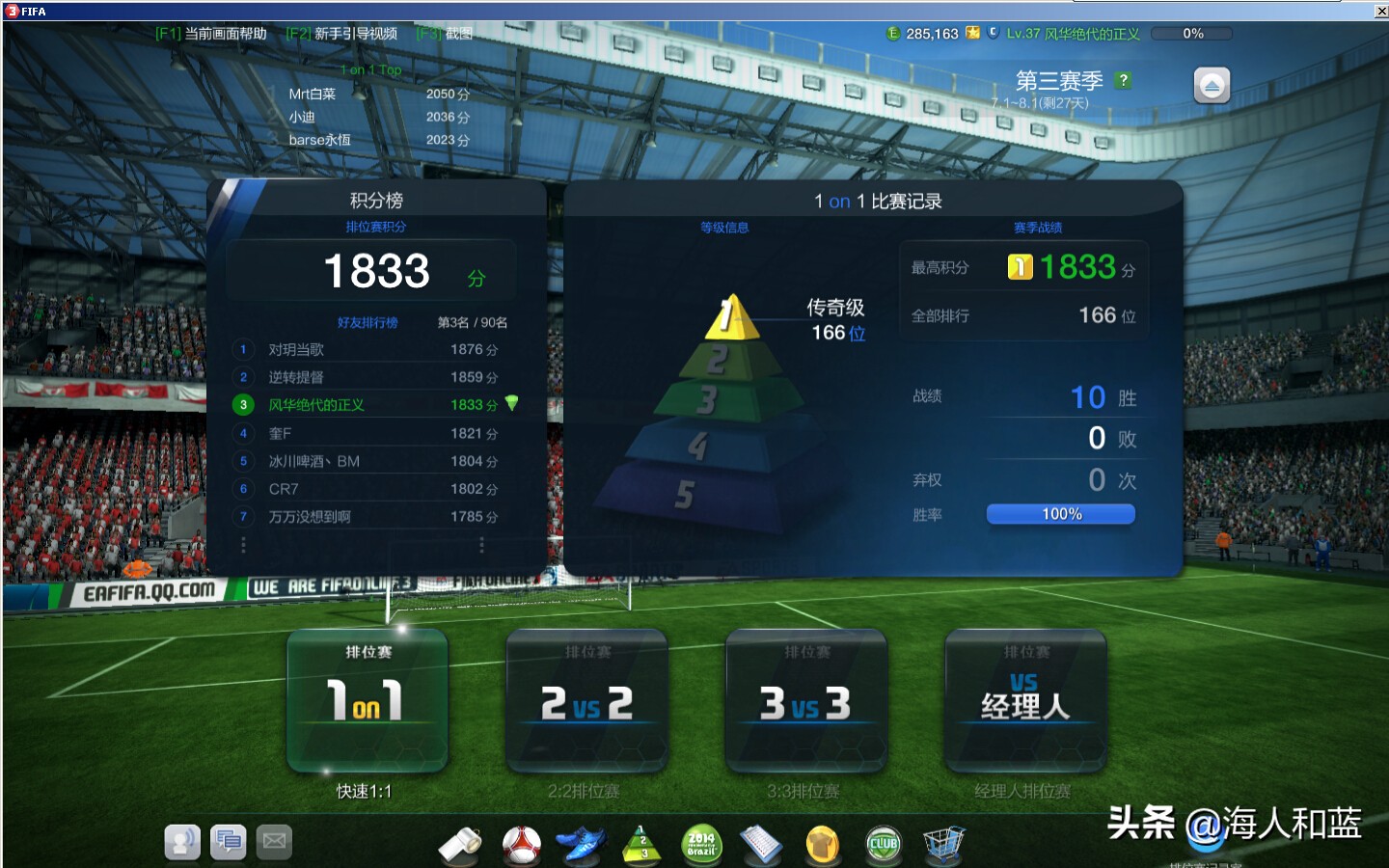Select the 2 vs 2 ranked mode card
This screenshot has width=1389, height=868.
[586, 702]
